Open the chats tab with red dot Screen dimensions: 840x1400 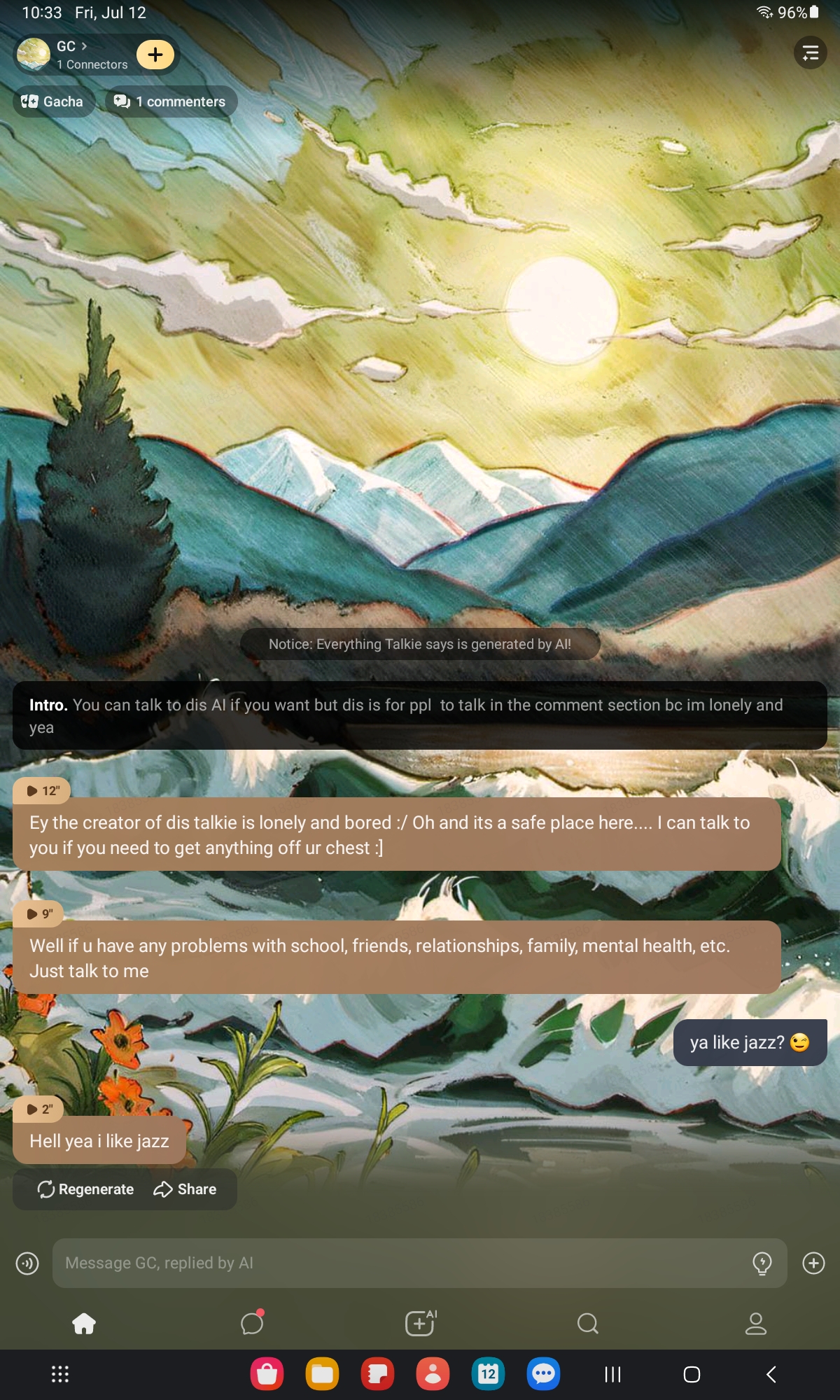(252, 1323)
